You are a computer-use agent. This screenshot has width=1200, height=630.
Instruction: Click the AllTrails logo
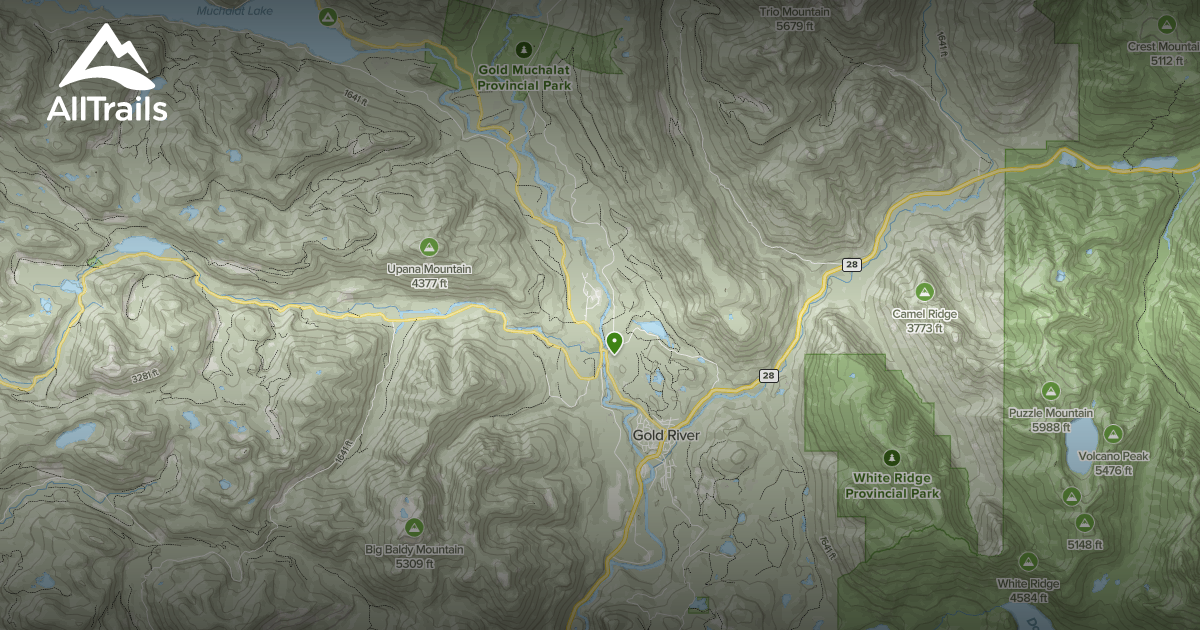click(x=107, y=73)
